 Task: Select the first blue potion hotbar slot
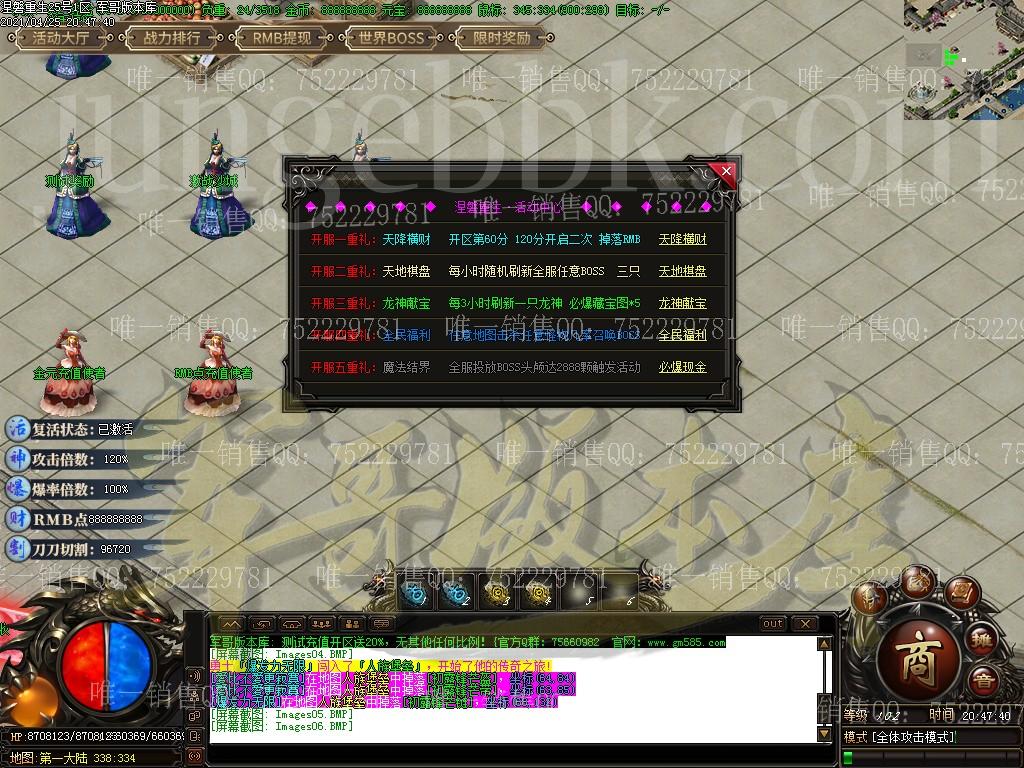(414, 594)
